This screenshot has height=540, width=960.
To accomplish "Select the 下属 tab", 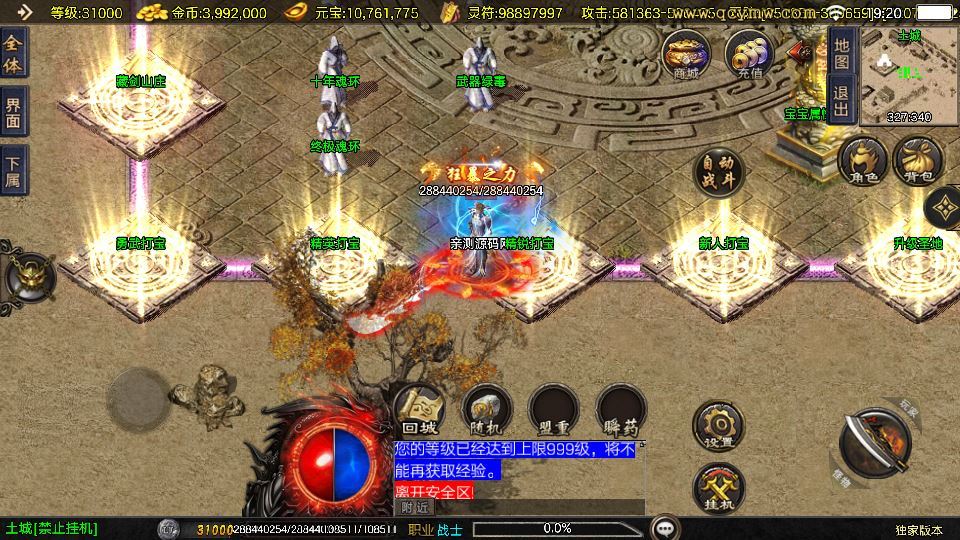I will [x=13, y=171].
